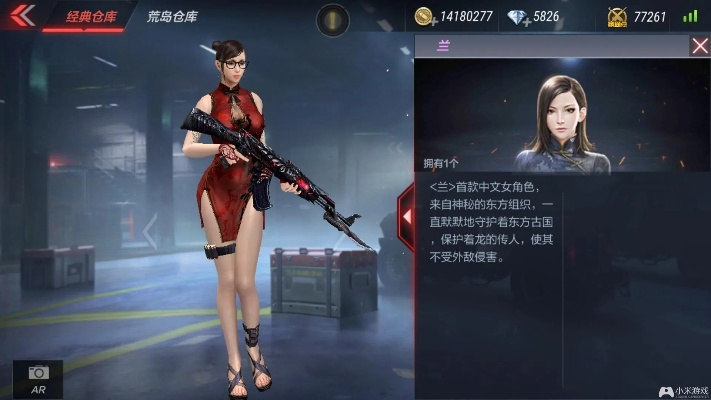Image resolution: width=711 pixels, height=400 pixels.
Task: Tap the crossed-swords currency icon
Action: point(617,17)
